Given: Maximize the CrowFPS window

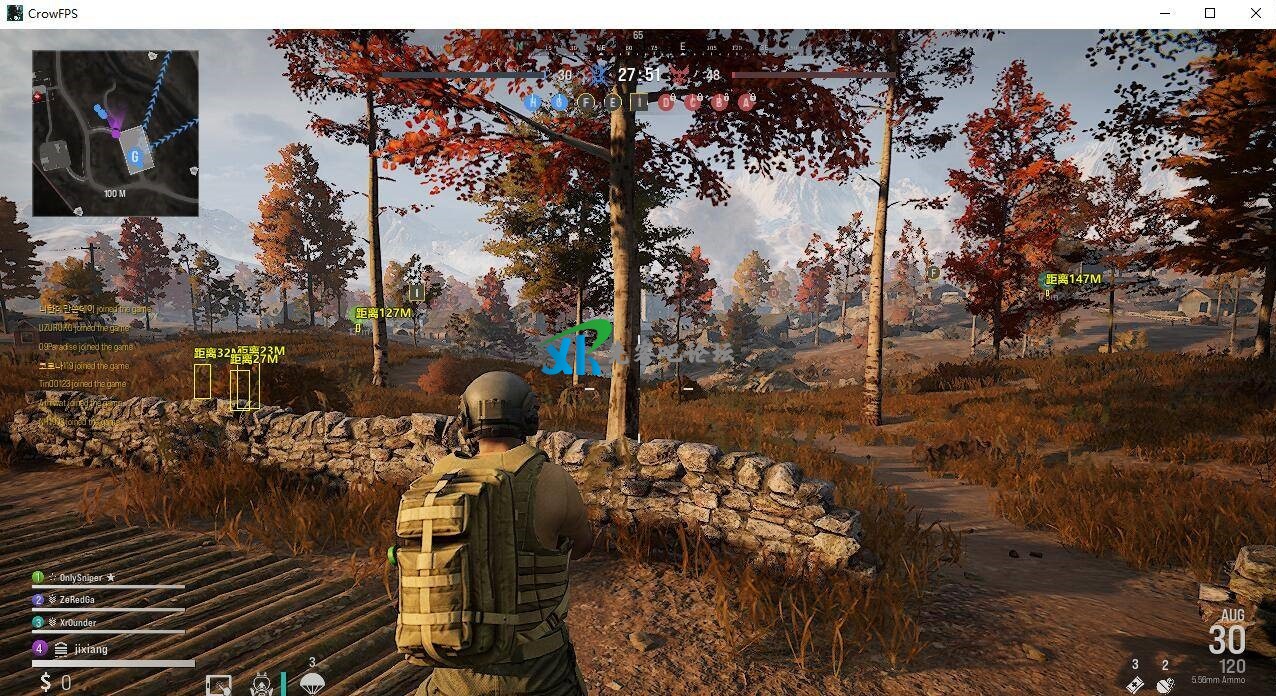Looking at the screenshot, I should click(x=1210, y=13).
